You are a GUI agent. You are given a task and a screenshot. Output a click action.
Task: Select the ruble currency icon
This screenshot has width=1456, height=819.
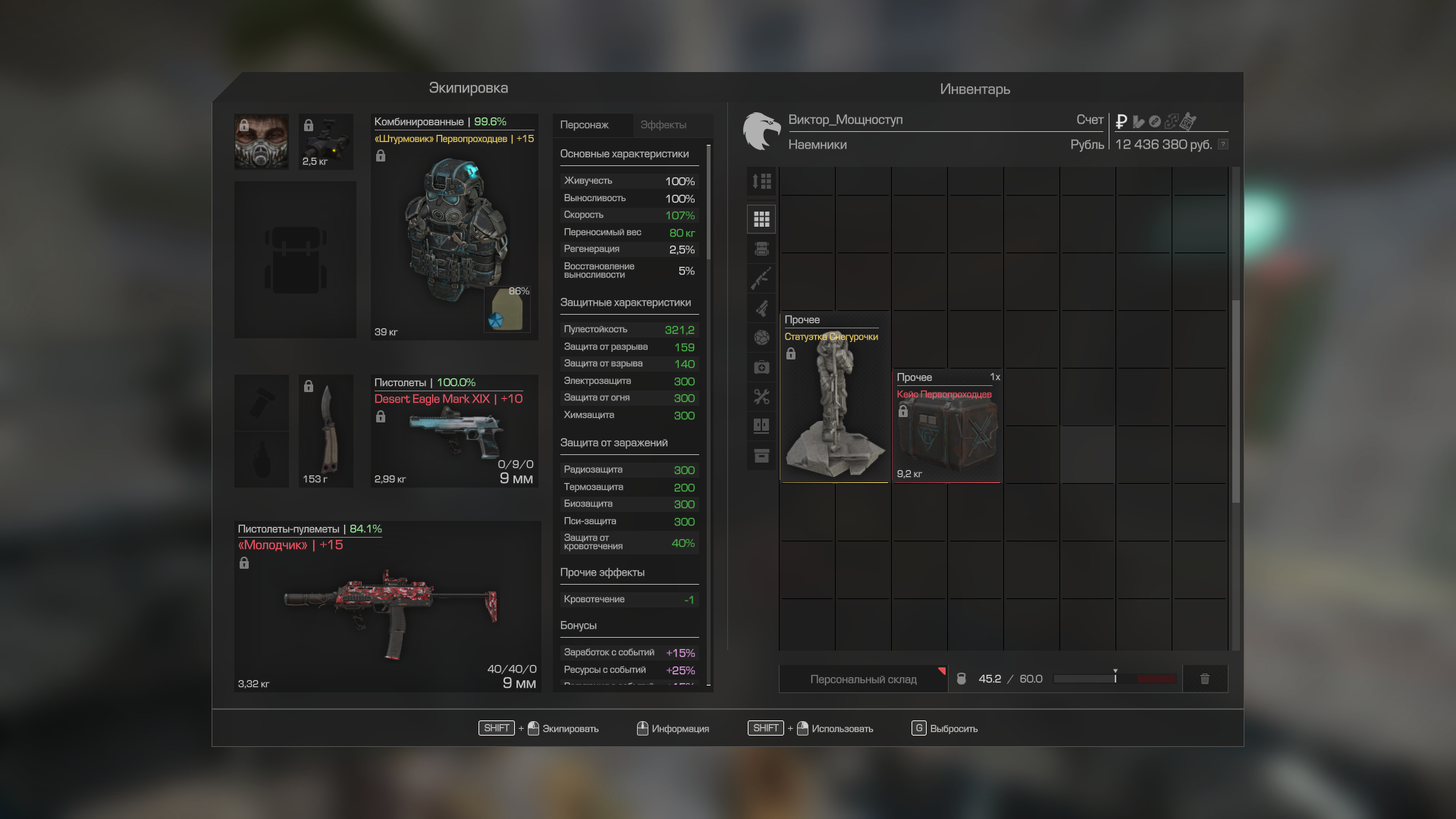tap(1122, 121)
